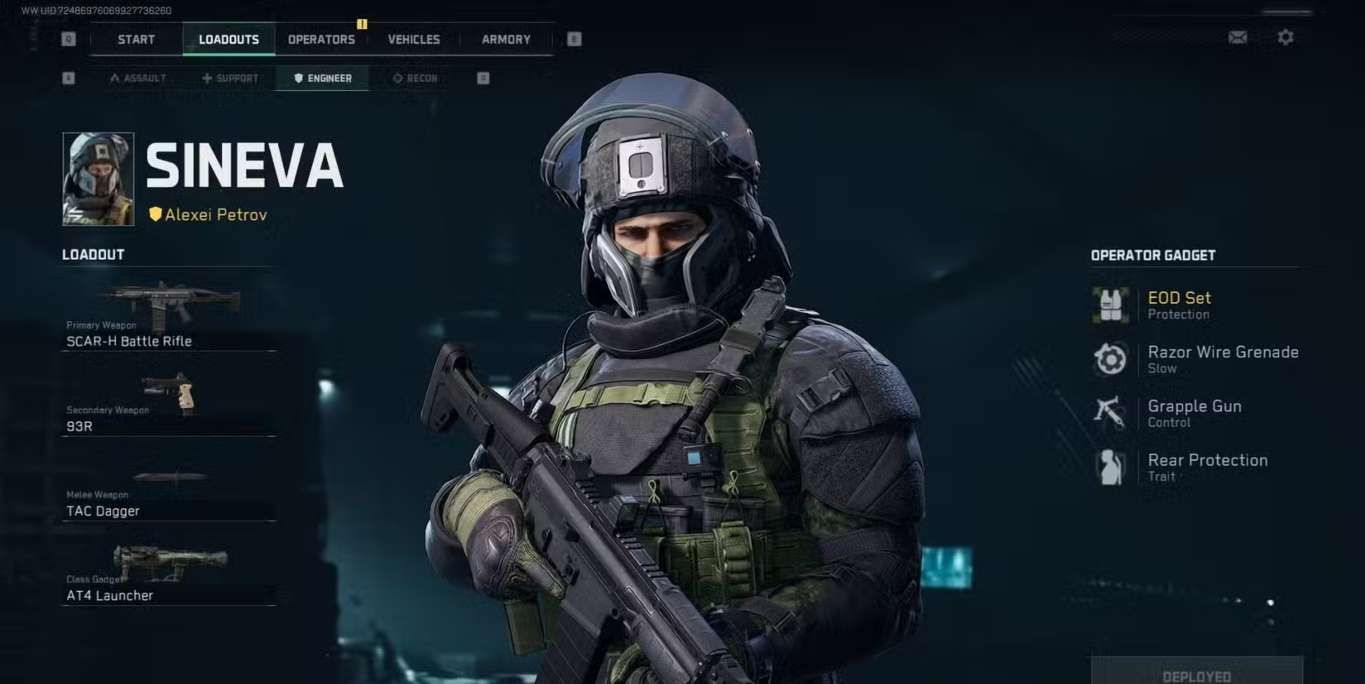Pick the Recon class

pyautogui.click(x=415, y=78)
